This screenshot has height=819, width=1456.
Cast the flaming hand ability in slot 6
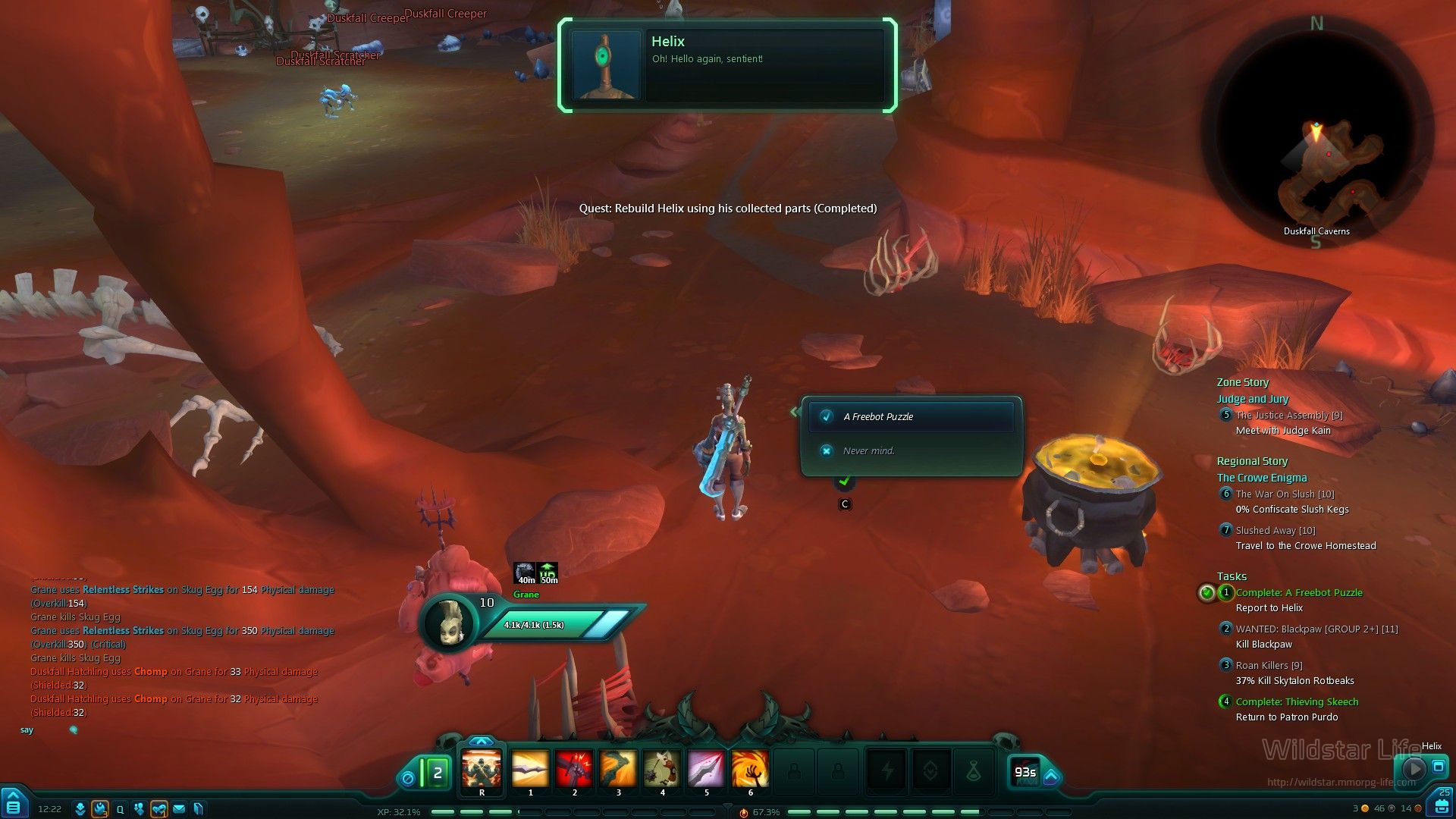pyautogui.click(x=750, y=769)
